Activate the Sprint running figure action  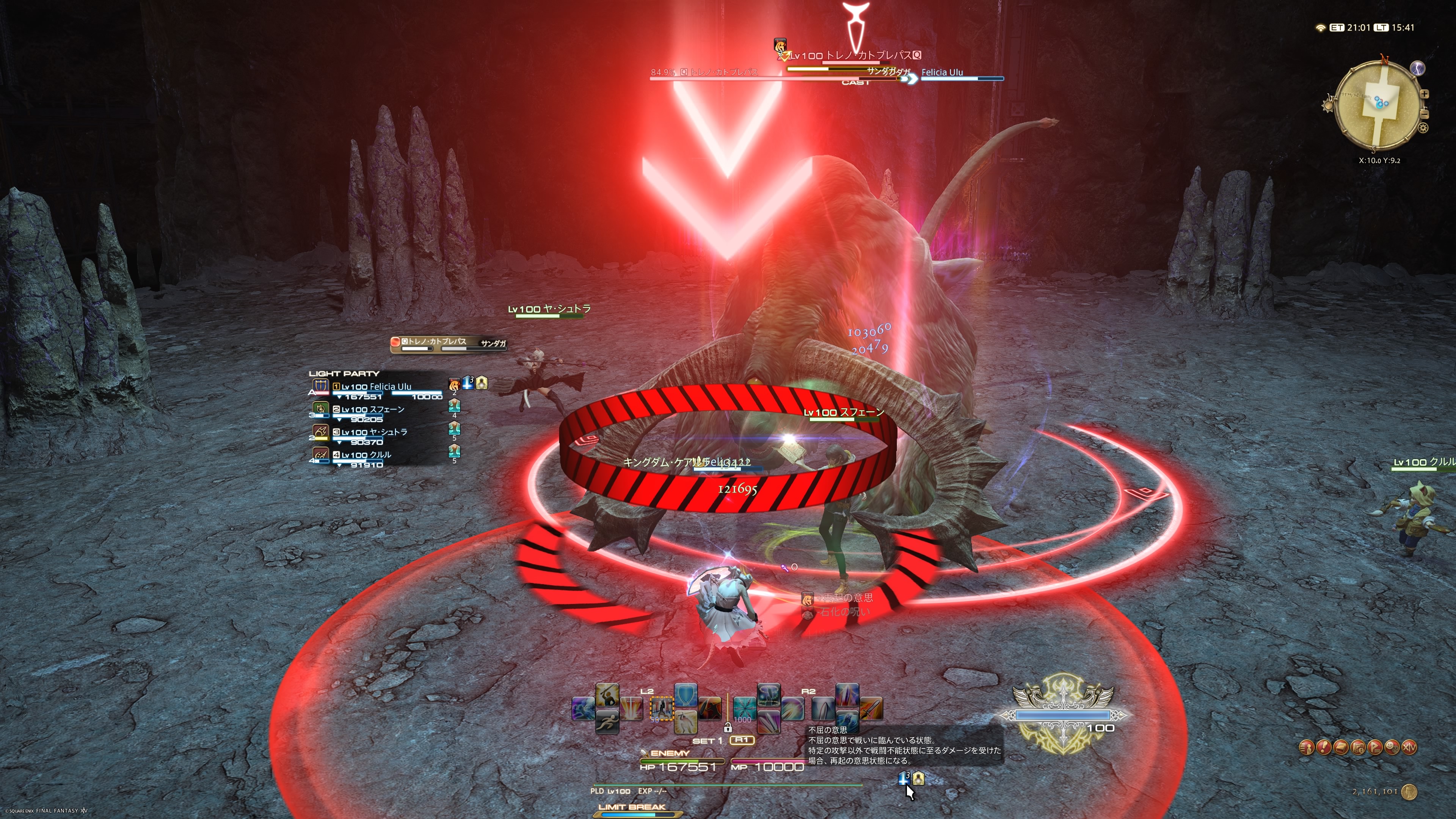click(x=607, y=722)
